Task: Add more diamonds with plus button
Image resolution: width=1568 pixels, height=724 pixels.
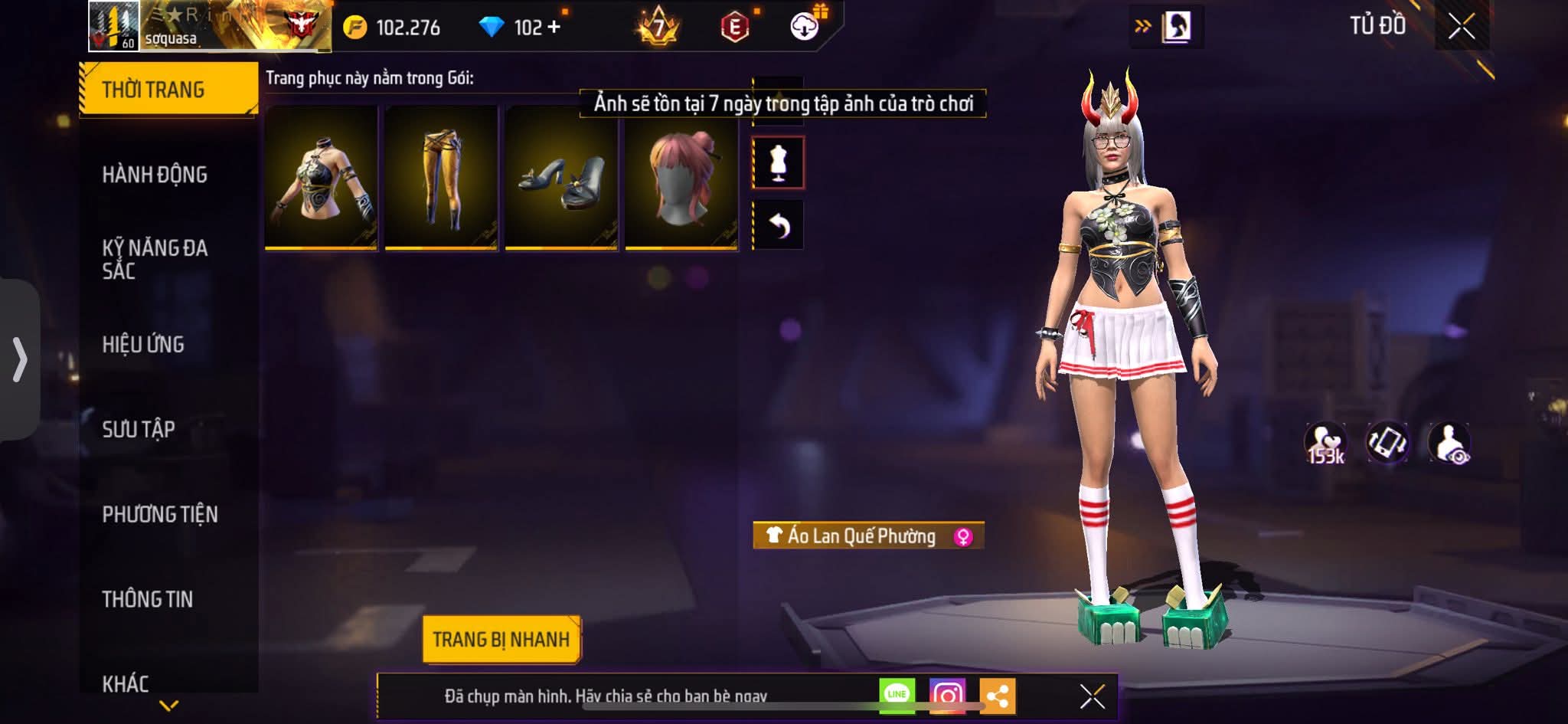Action: pos(554,28)
